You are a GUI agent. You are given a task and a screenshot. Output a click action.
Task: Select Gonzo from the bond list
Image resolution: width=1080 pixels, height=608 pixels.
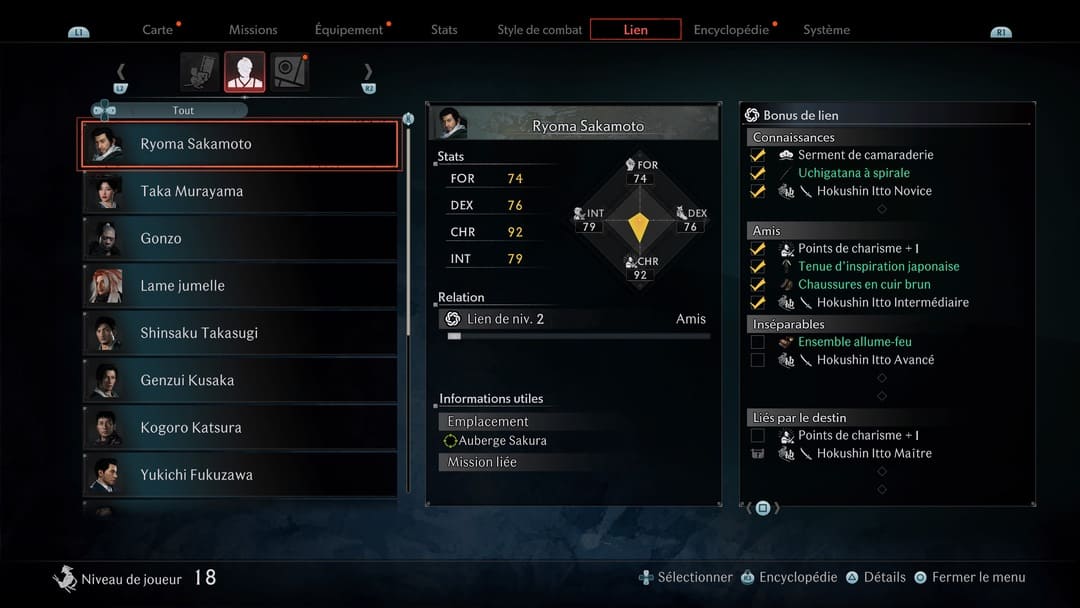239,238
